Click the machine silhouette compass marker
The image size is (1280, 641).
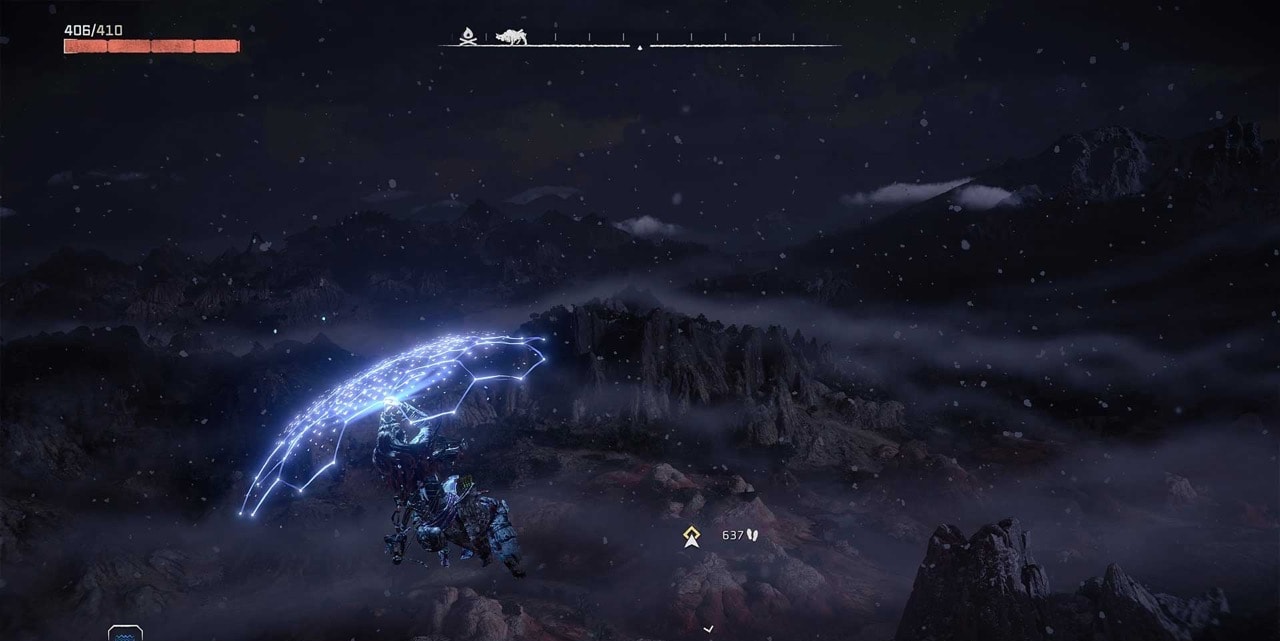511,36
